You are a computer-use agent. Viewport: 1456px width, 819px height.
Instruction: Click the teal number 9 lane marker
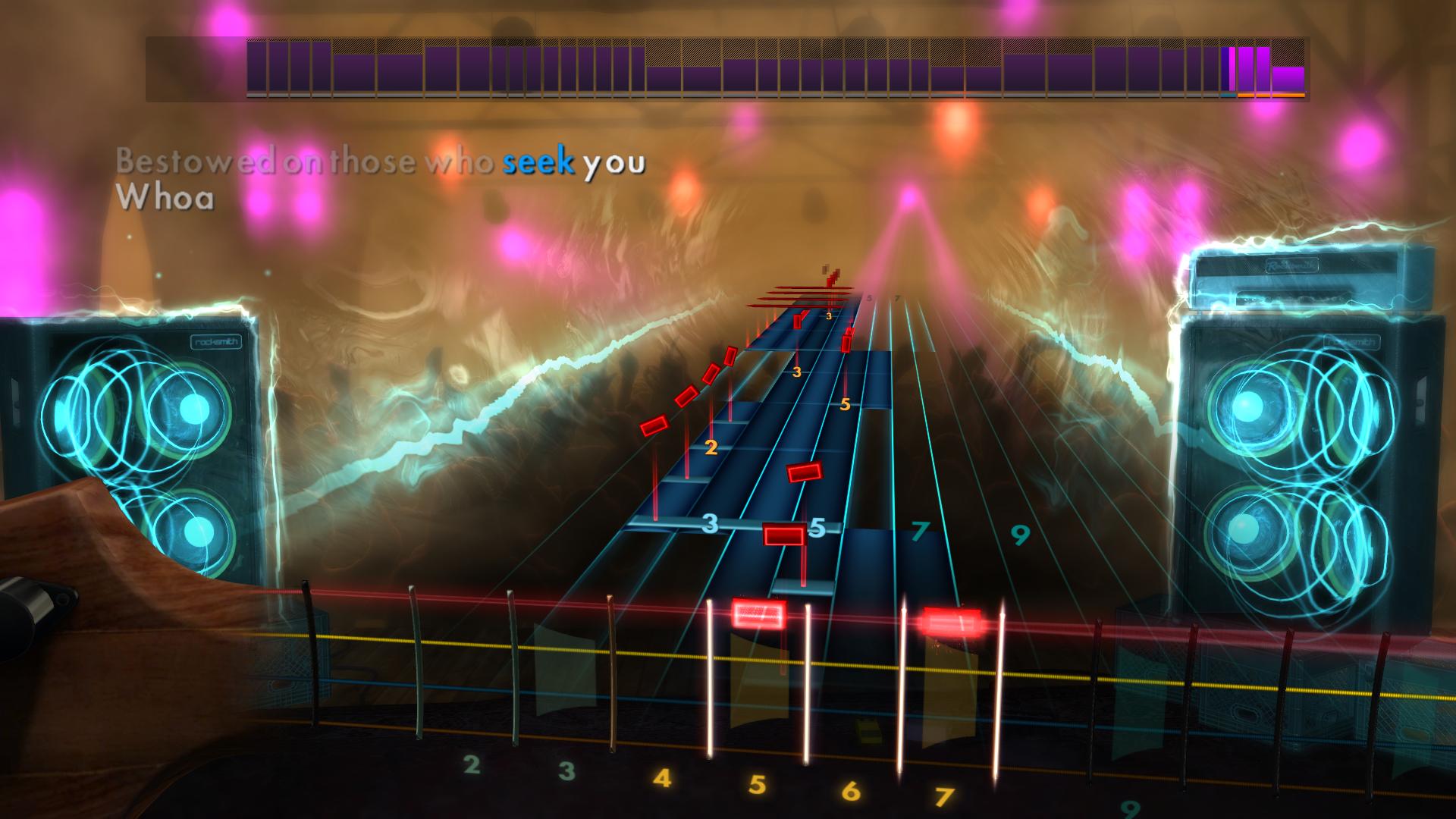click(1021, 535)
